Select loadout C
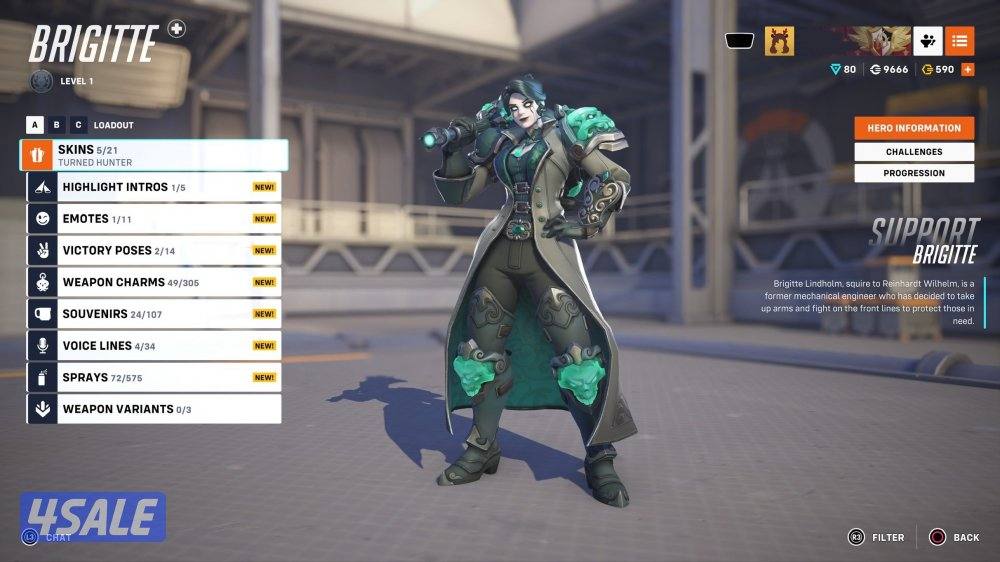 (78, 125)
